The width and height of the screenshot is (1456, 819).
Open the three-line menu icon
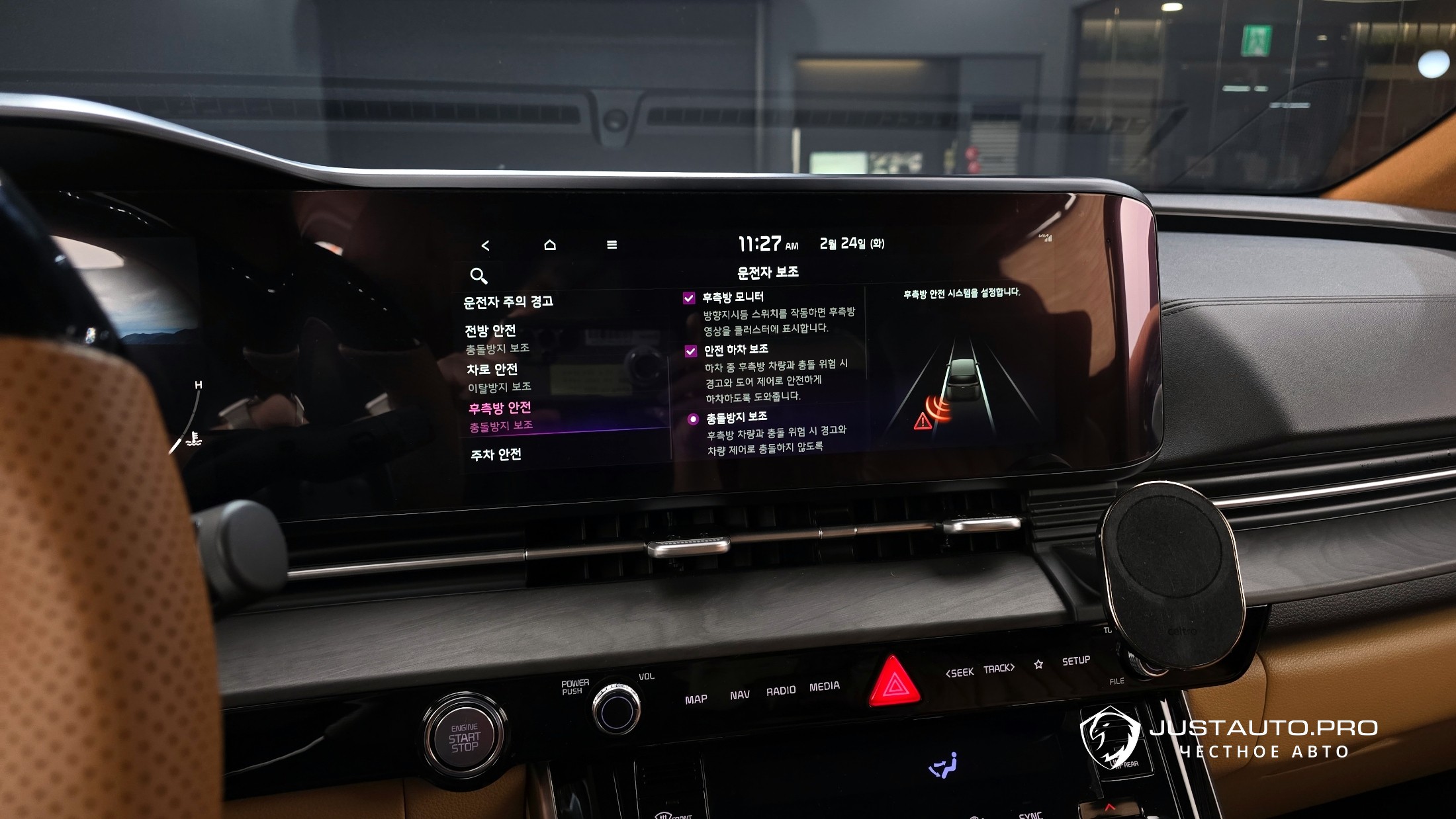pos(612,245)
